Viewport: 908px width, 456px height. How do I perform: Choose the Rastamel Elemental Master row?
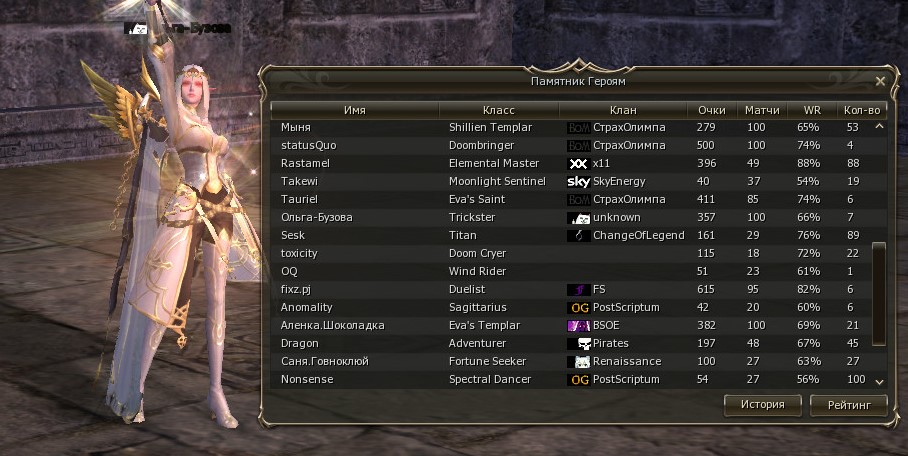tap(570, 164)
